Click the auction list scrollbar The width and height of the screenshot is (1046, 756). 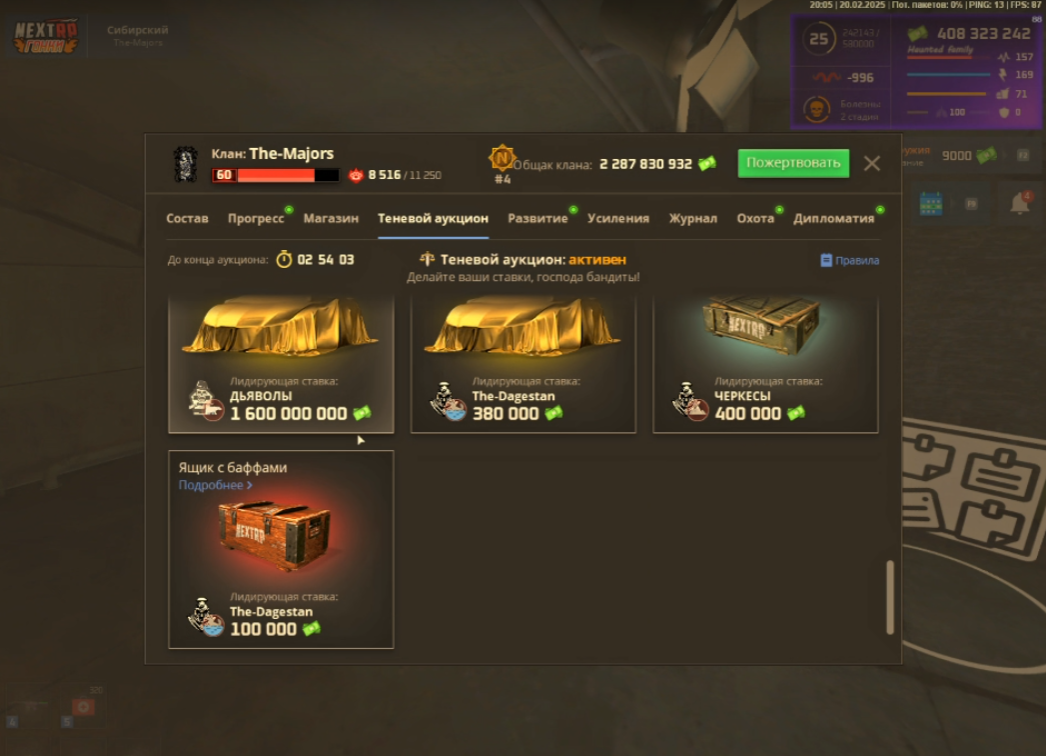coord(890,597)
